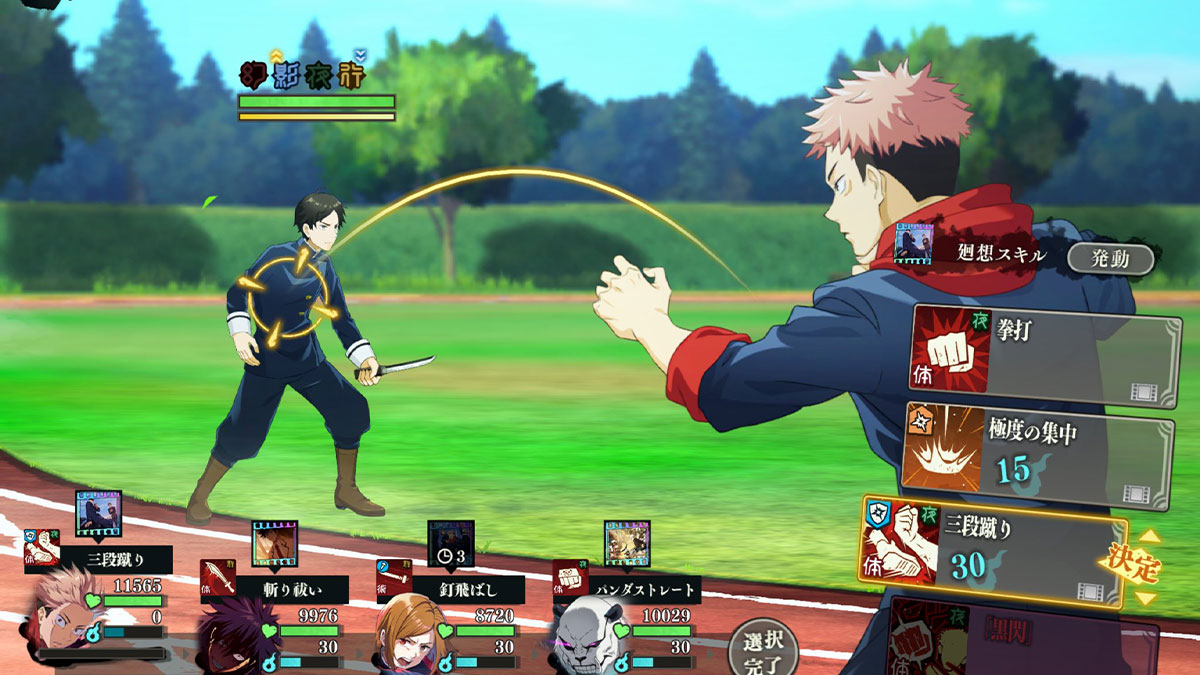Screen dimensions: 1200x675
Task: Choose Nobara's orange-haired portrait
Action: pos(410,634)
